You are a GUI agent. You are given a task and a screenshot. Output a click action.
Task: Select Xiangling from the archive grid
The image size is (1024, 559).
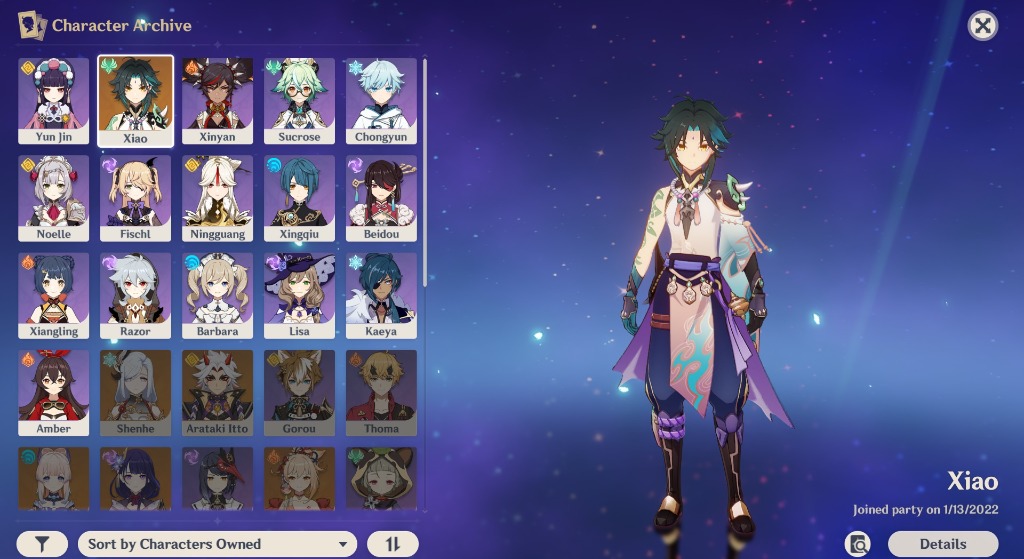point(54,294)
